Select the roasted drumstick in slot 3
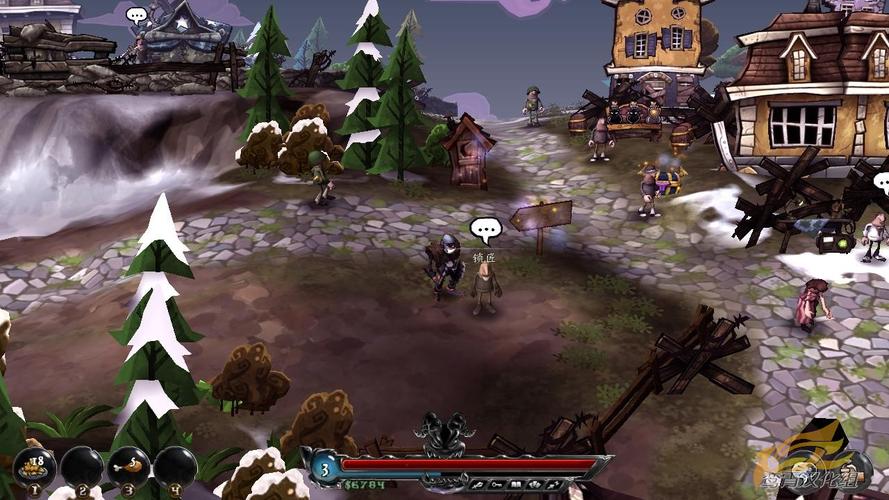This screenshot has width=889, height=500. pos(128,466)
